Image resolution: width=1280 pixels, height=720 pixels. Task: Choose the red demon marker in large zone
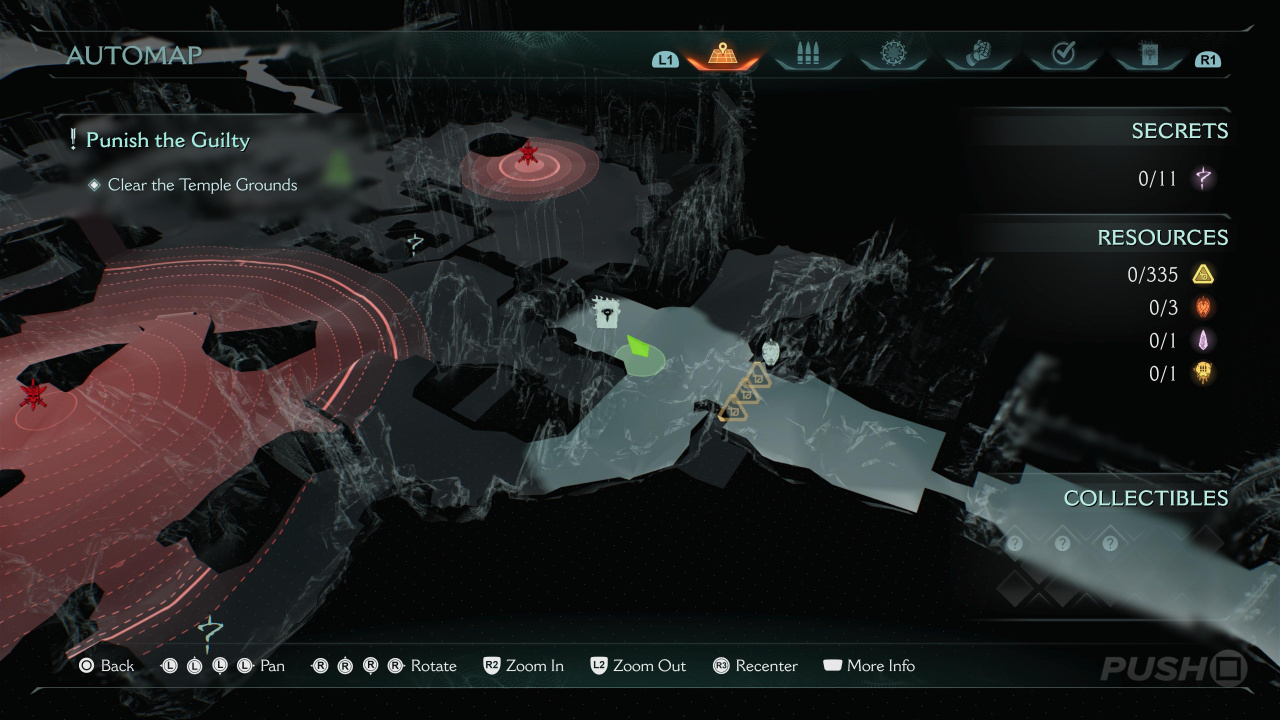[35, 394]
